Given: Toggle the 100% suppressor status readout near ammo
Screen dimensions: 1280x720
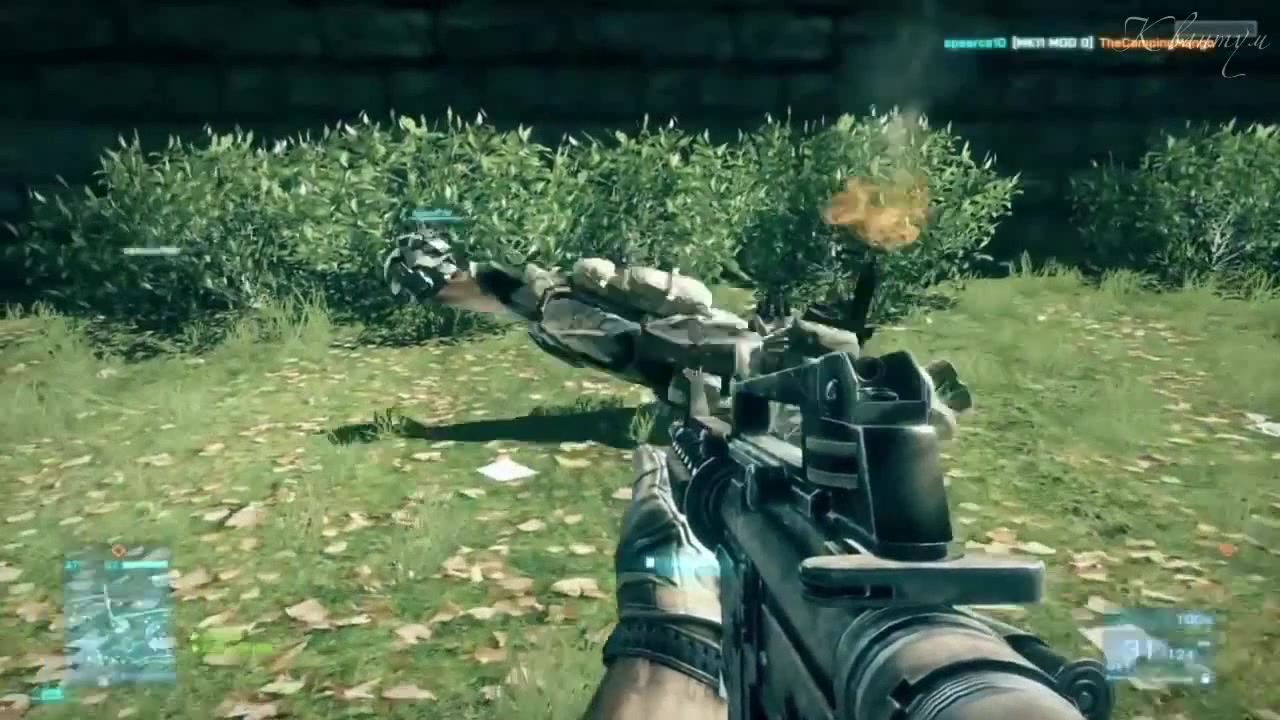Looking at the screenshot, I should [1194, 620].
